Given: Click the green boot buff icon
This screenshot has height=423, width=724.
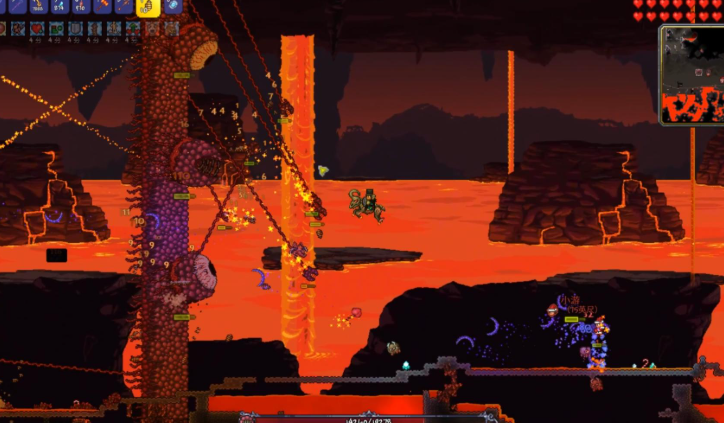Looking at the screenshot, I should click(x=56, y=29).
